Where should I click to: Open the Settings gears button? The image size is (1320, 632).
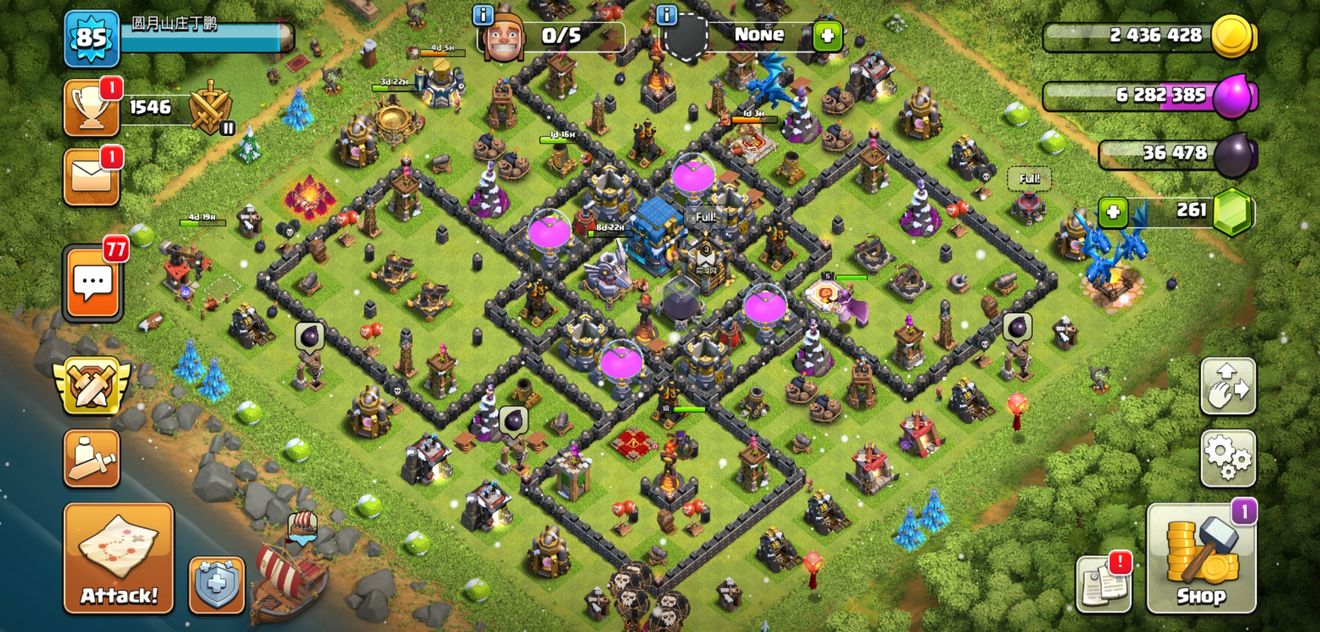(1227, 458)
